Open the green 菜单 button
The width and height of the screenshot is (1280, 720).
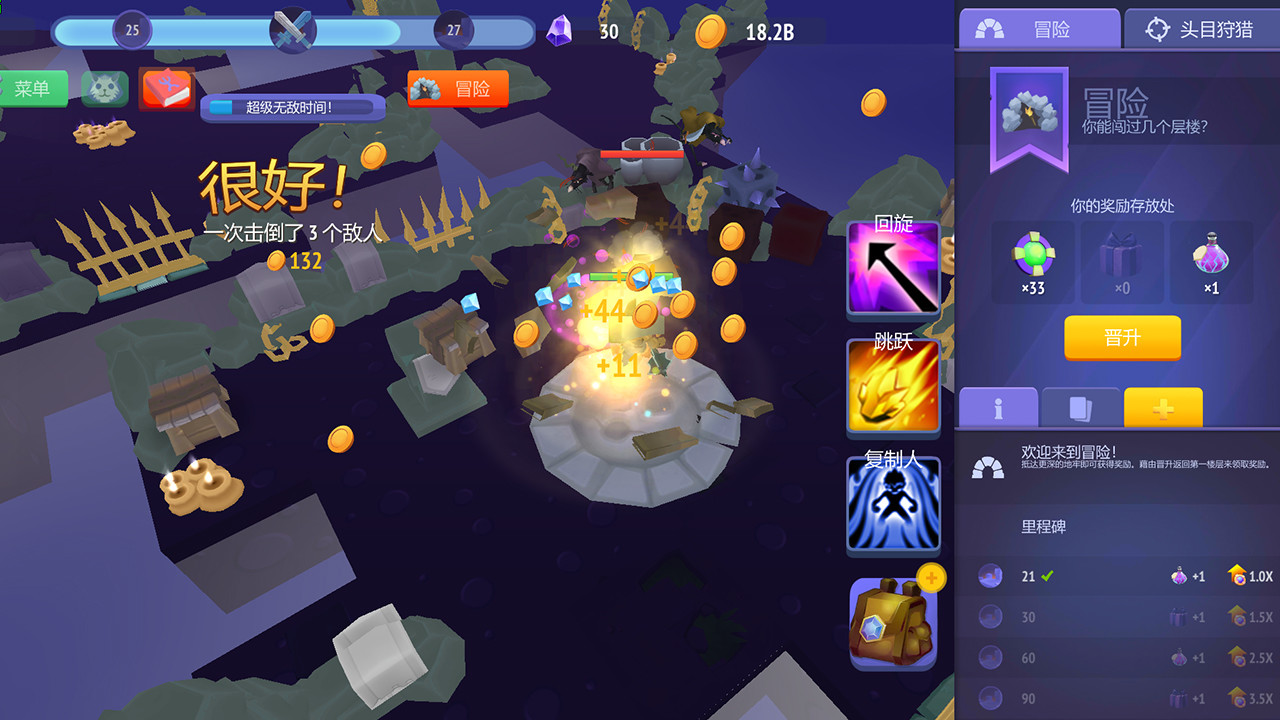click(30, 88)
